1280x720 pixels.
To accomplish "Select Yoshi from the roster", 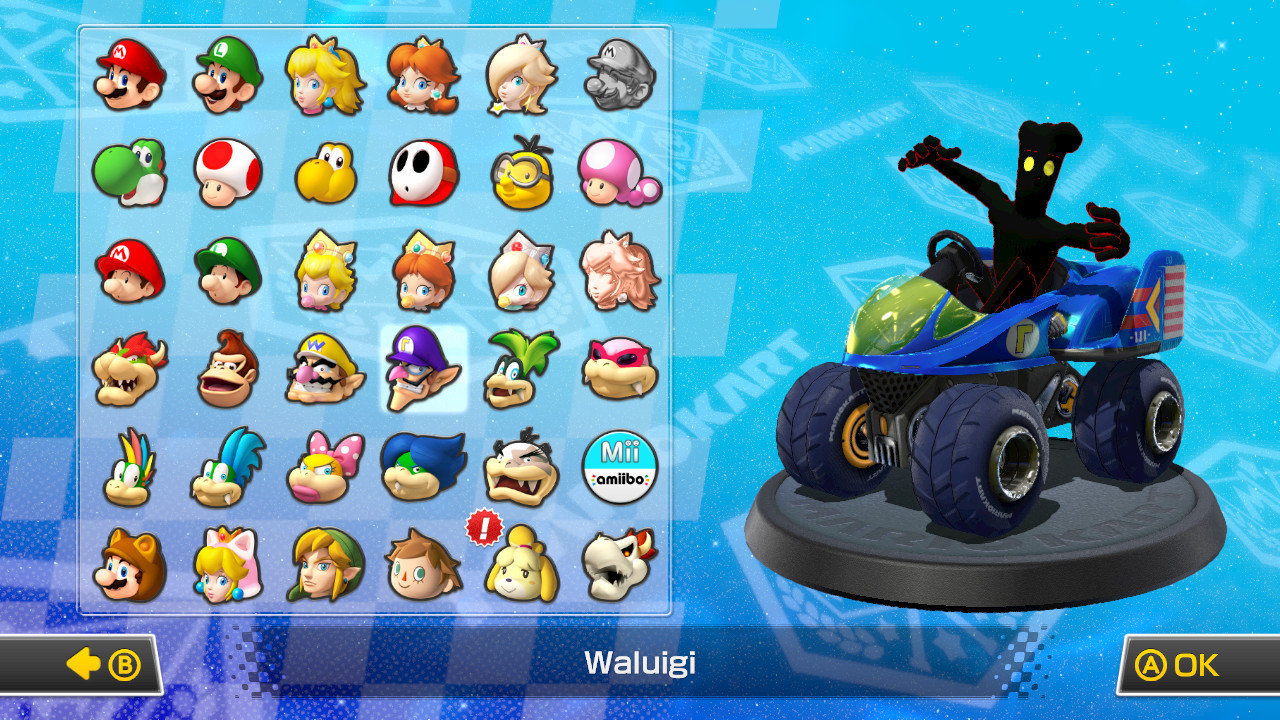I will pyautogui.click(x=128, y=172).
